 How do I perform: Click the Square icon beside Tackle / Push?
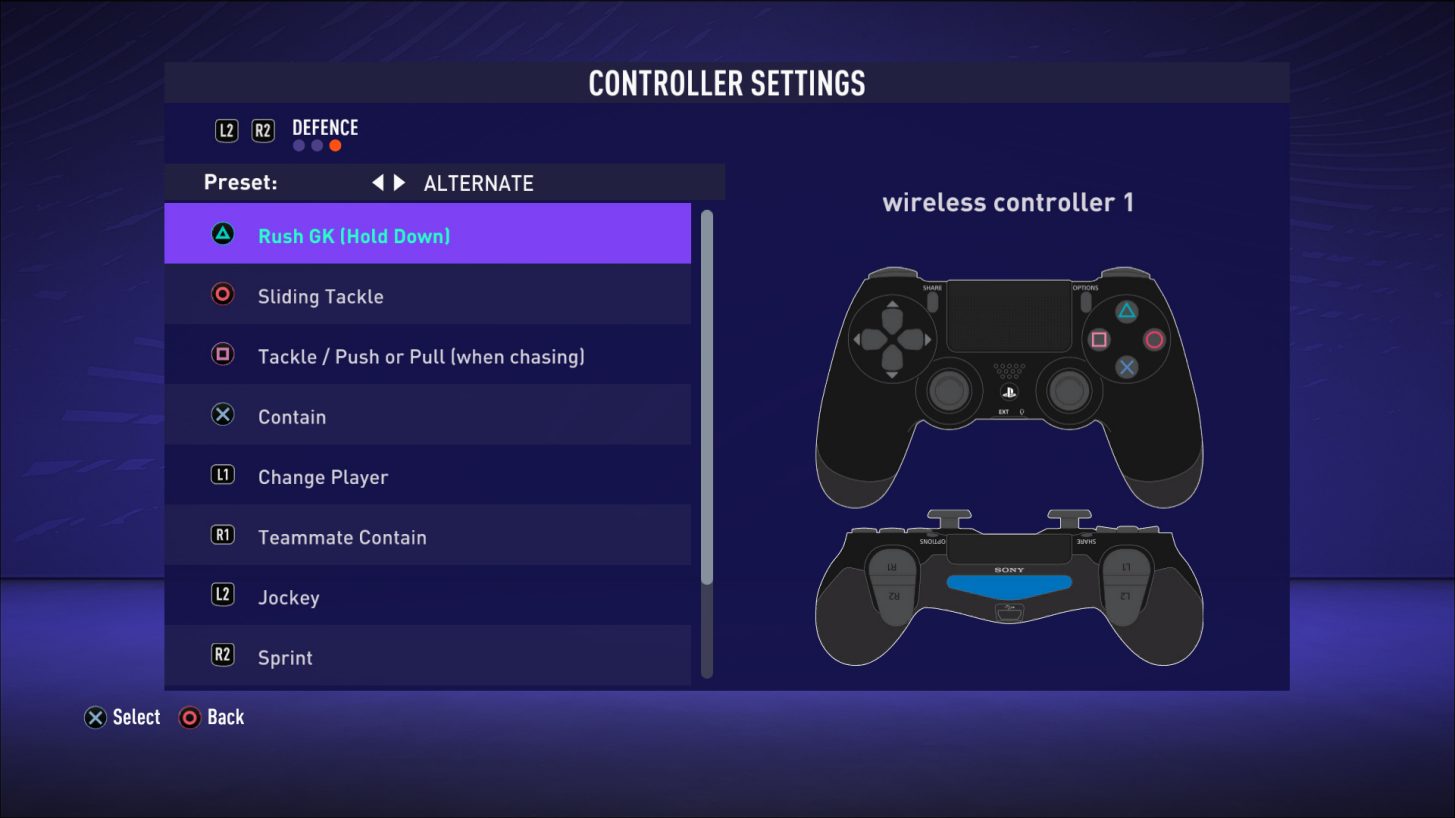(x=222, y=355)
